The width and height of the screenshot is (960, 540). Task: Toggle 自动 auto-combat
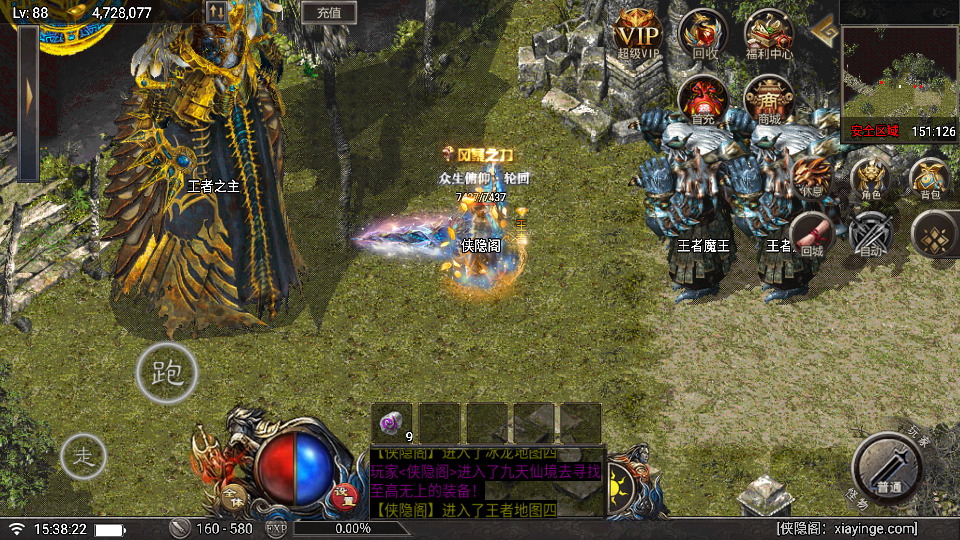click(x=870, y=235)
